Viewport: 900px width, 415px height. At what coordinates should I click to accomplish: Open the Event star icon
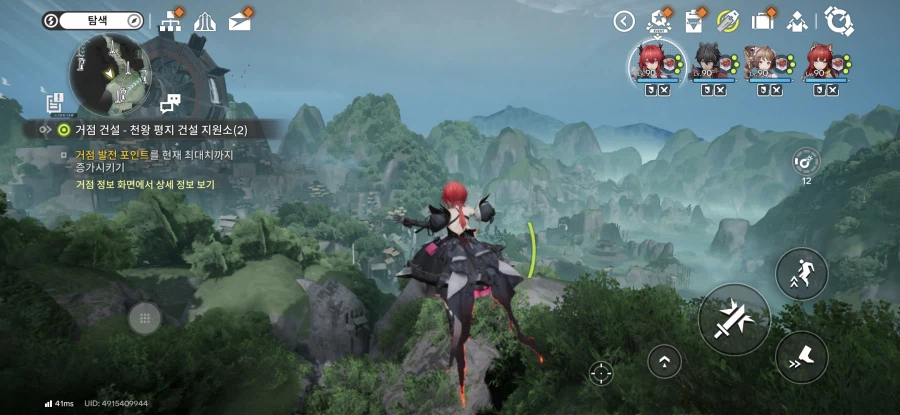pos(659,20)
